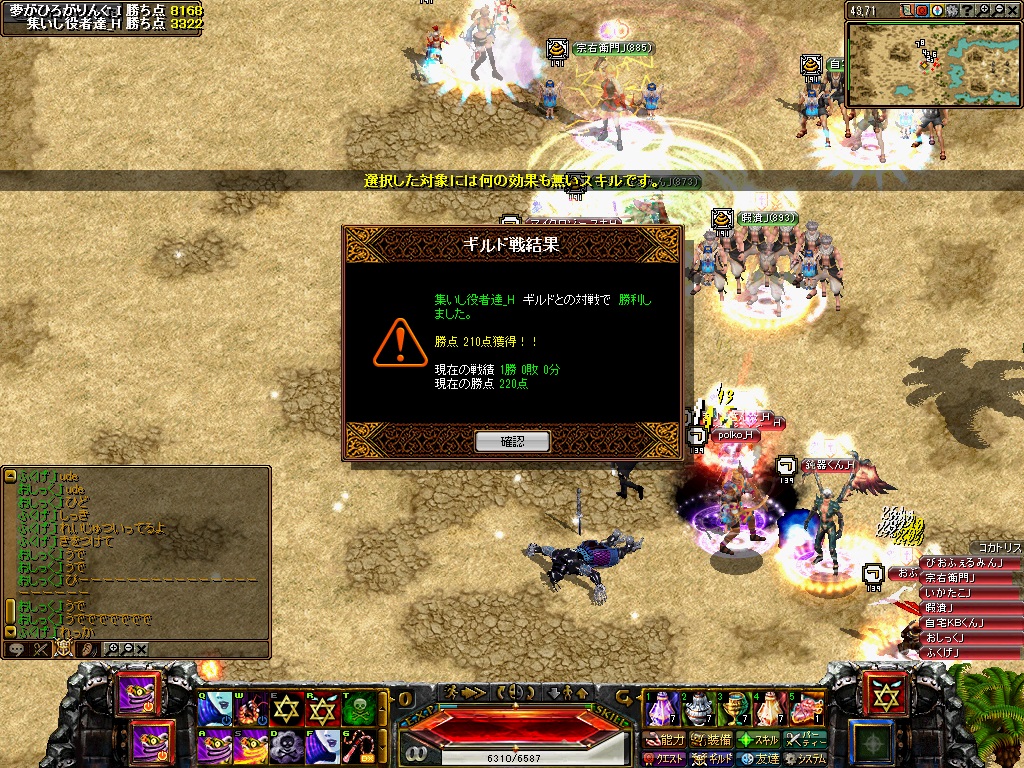
Task: Confirm the guild war result dialog
Action: click(x=512, y=441)
